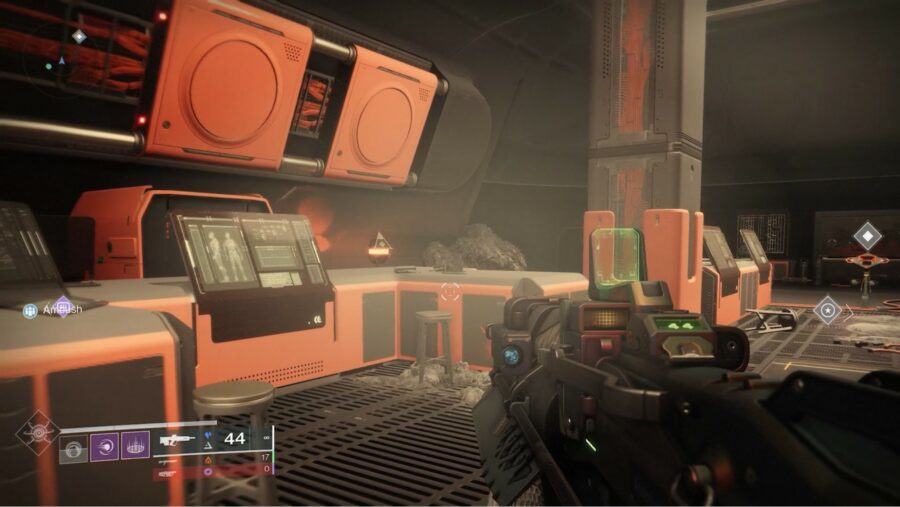Image resolution: width=900 pixels, height=507 pixels.
Task: Select the star waypoint marker
Action: (828, 309)
